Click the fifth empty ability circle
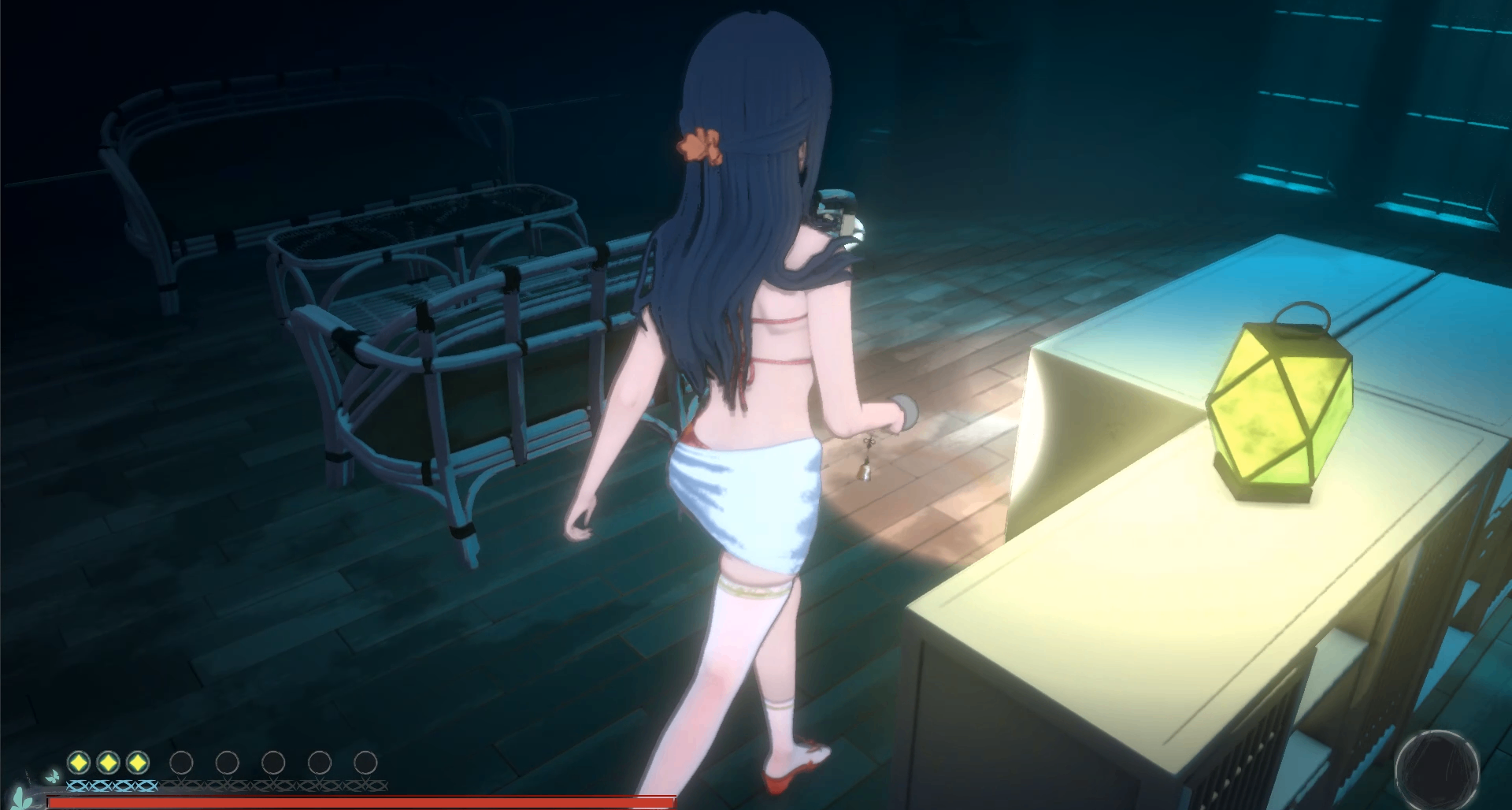The height and width of the screenshot is (810, 1512). (225, 762)
